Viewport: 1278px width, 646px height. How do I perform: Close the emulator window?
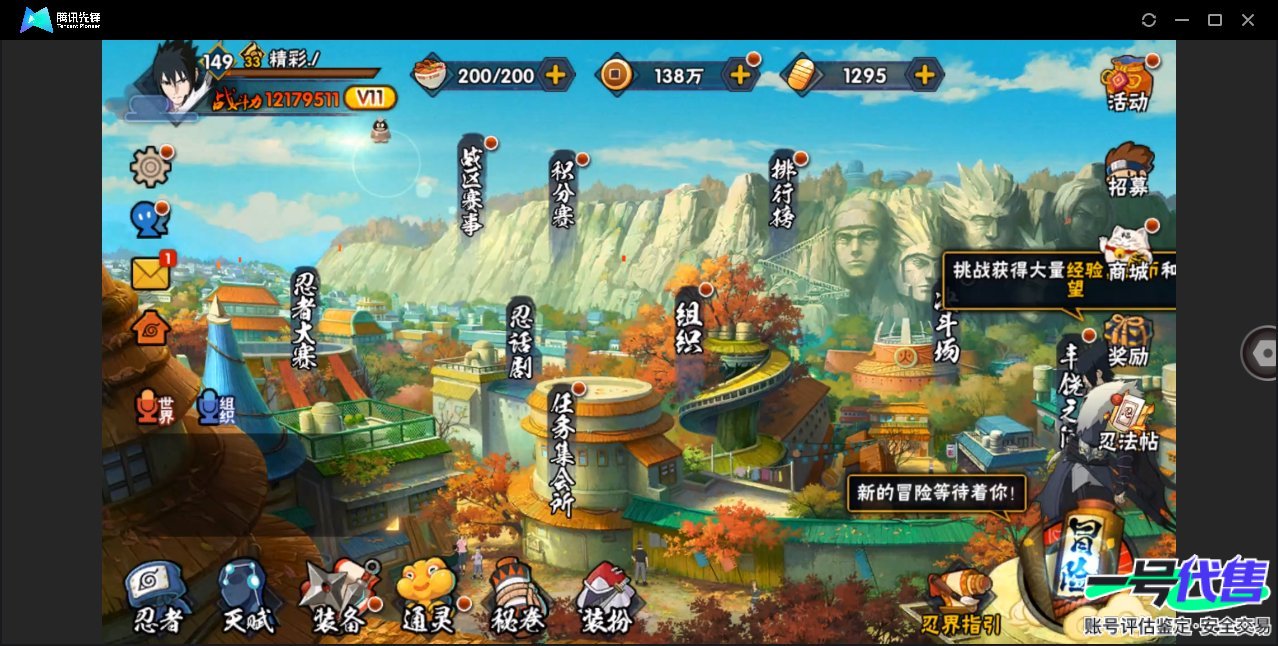click(x=1248, y=20)
